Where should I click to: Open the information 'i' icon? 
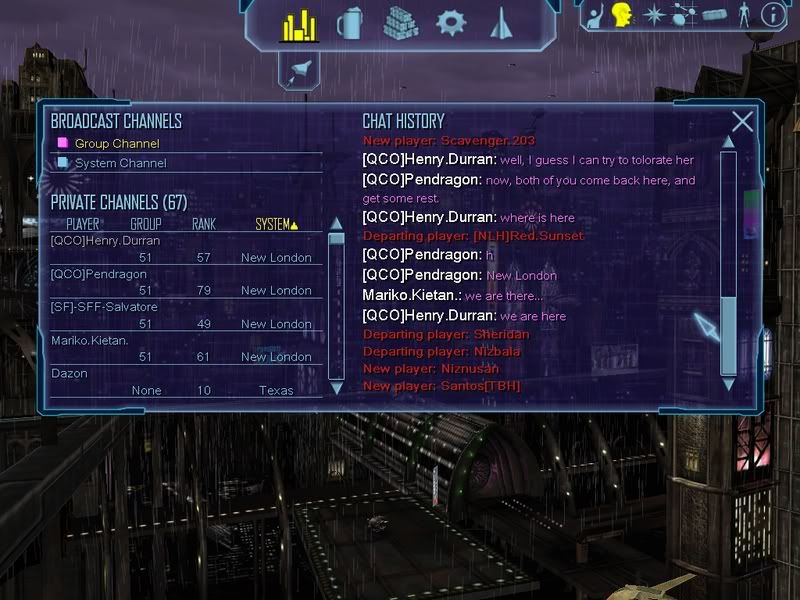pos(772,14)
